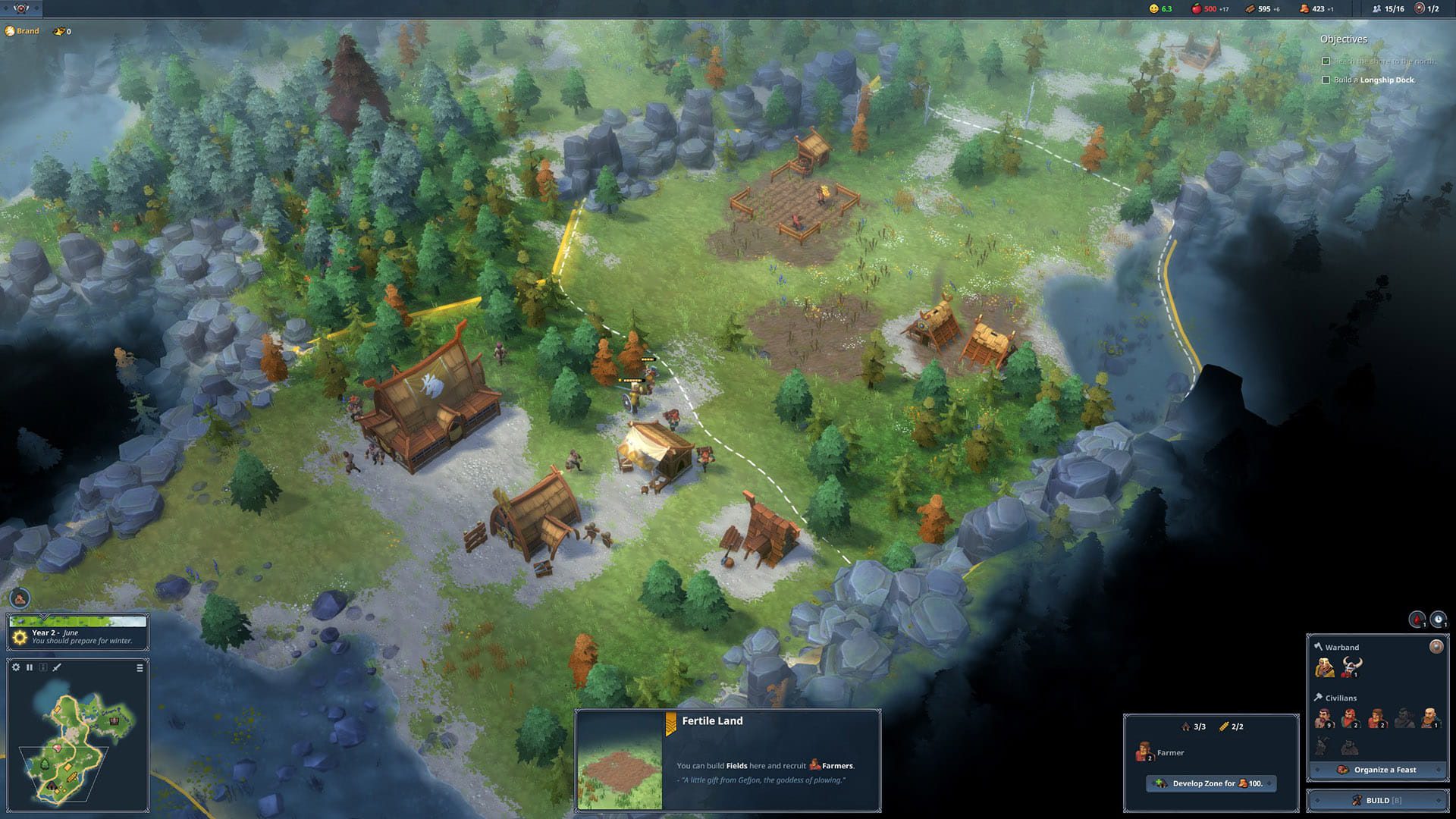Viewport: 1456px width, 819px height.
Task: Select the bearded civilian with count 1
Action: click(1429, 718)
